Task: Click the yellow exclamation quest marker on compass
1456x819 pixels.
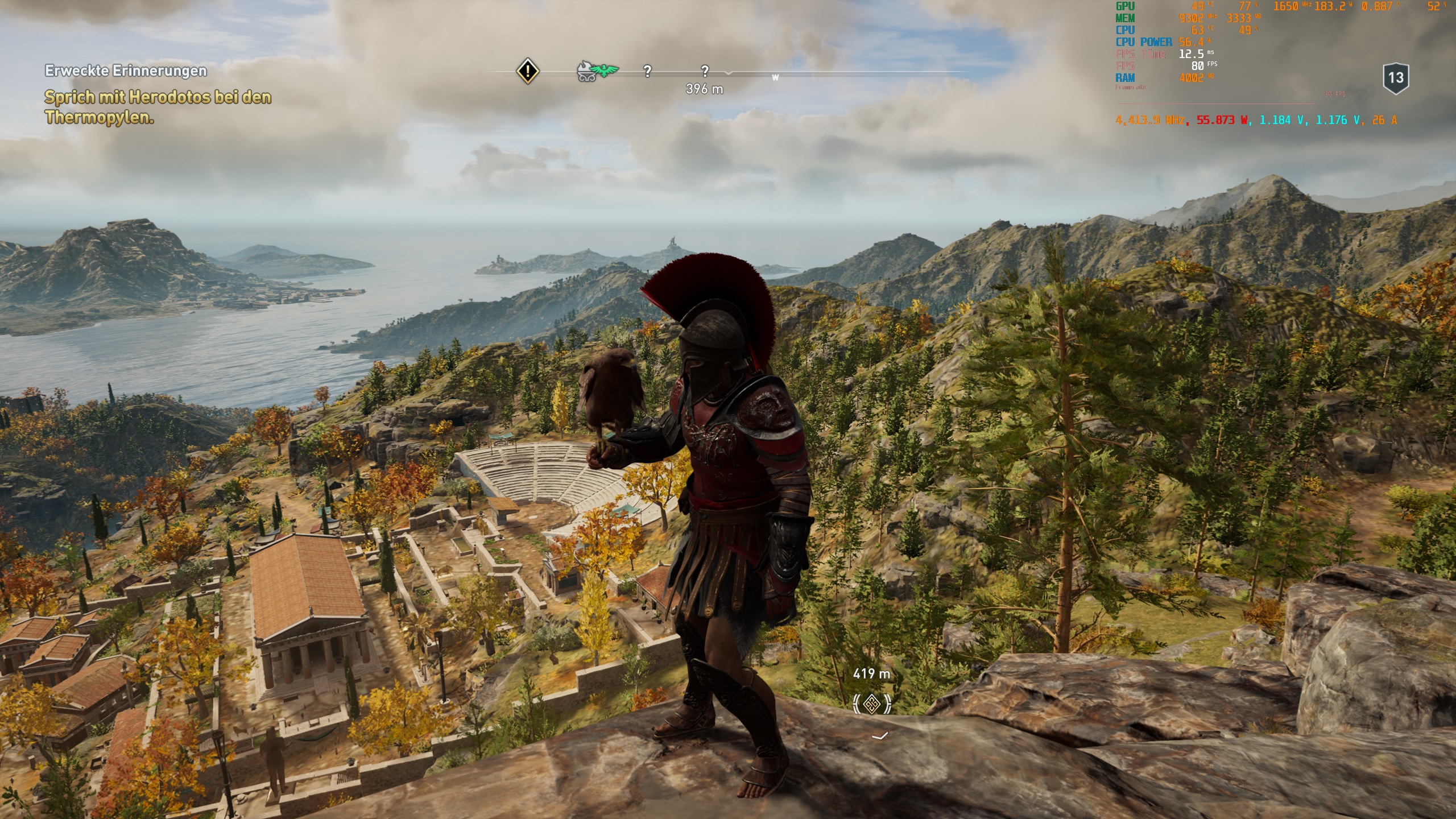Action: click(x=528, y=71)
